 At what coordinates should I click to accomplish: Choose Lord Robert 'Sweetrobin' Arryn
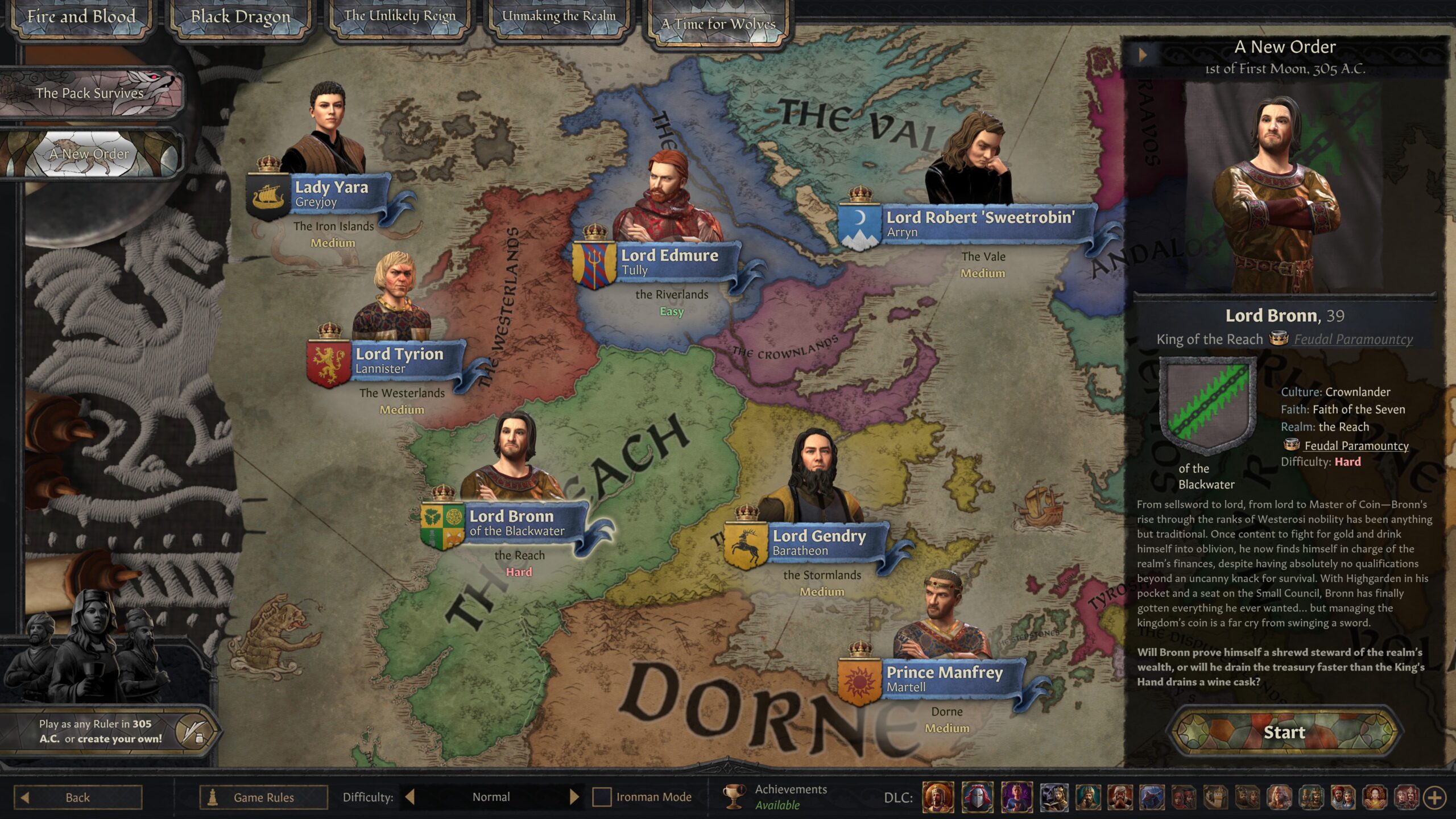click(980, 224)
